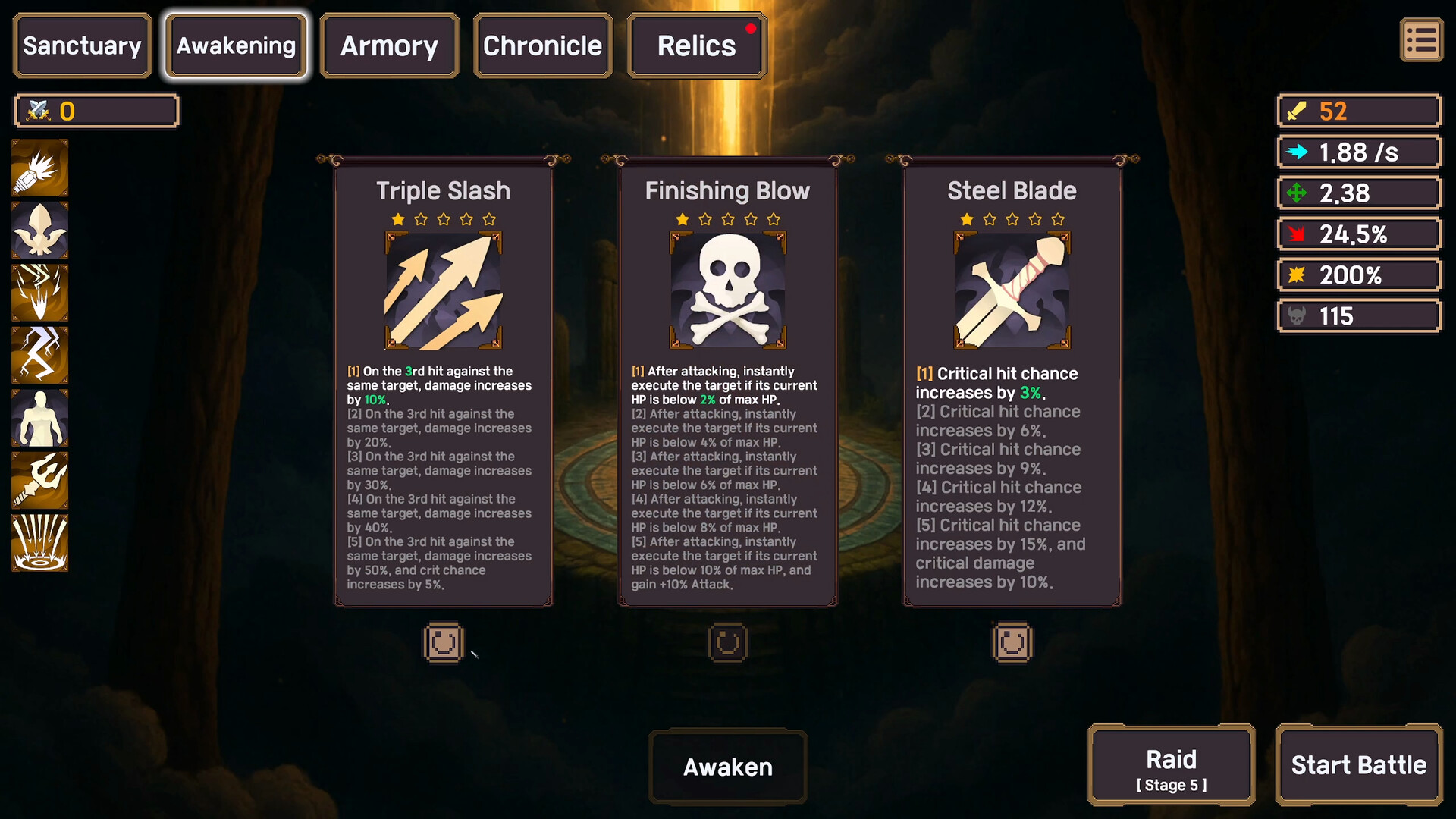Start the Stage 5 Raid
Image resolution: width=1456 pixels, height=819 pixels.
pos(1171,765)
